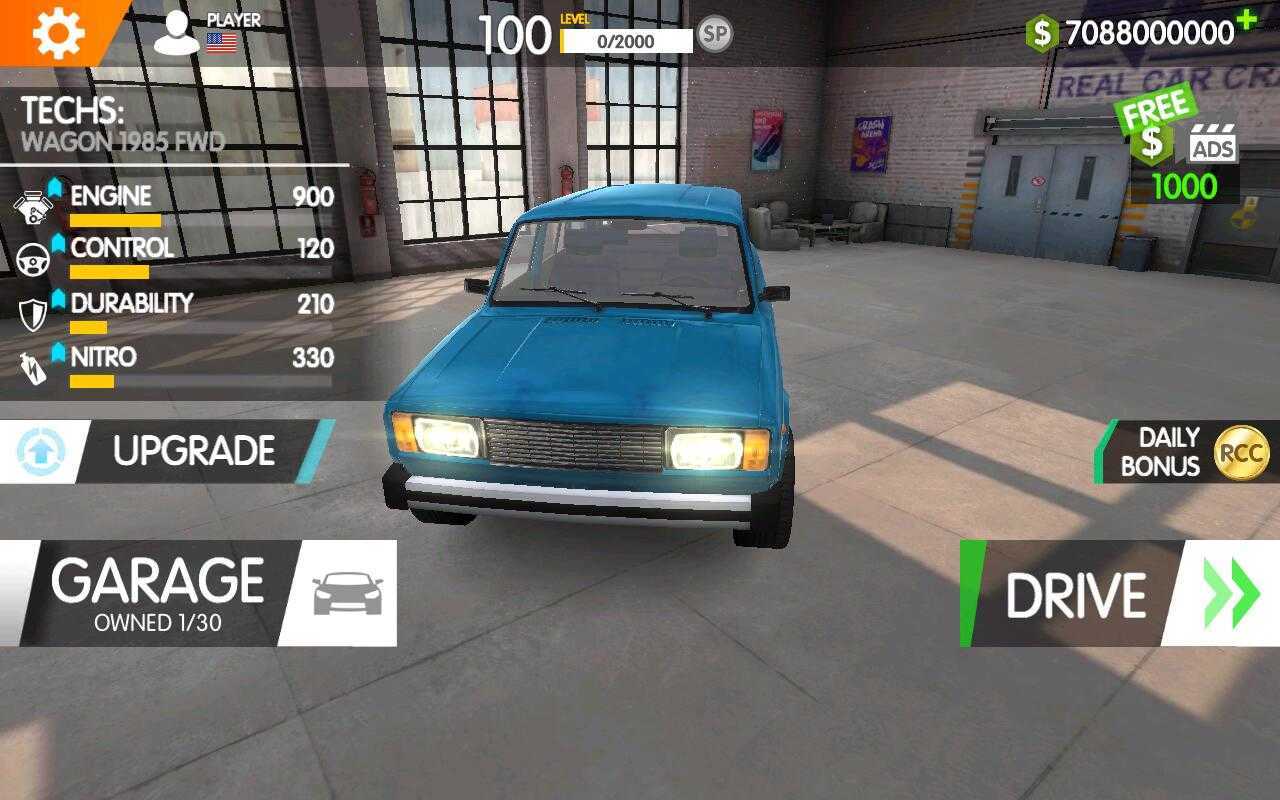Viewport: 1280px width, 800px height.
Task: Click the blue upgrade arrow circle icon
Action: pyautogui.click(x=38, y=448)
